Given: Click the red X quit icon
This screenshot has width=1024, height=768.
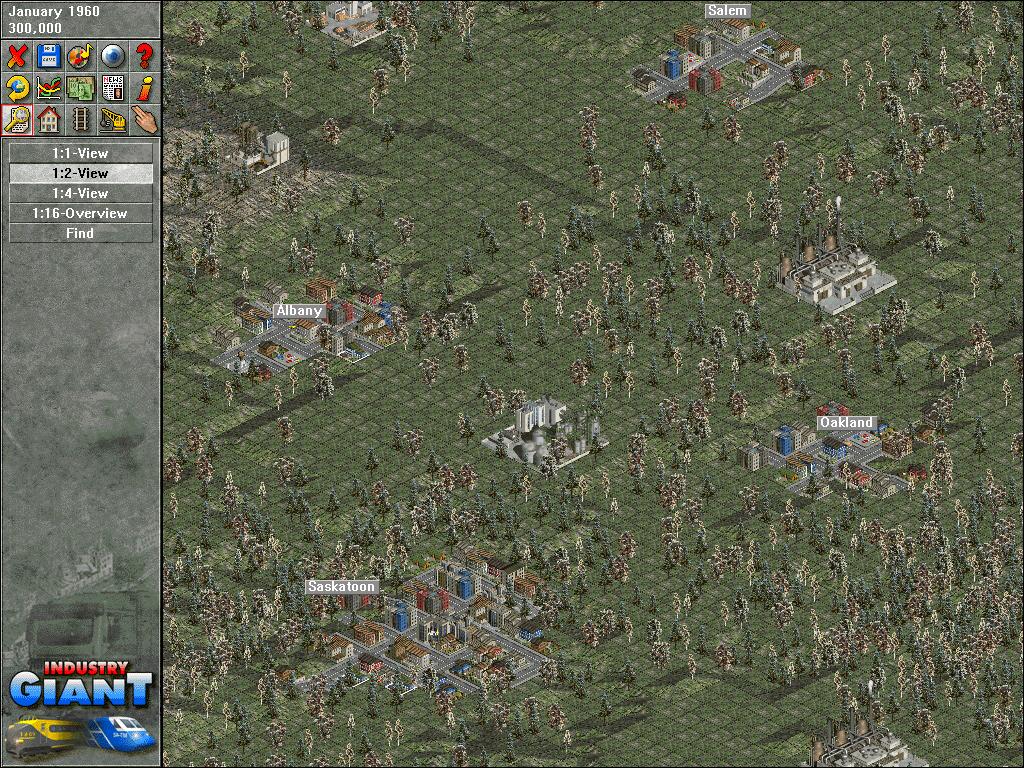Looking at the screenshot, I should [17, 56].
